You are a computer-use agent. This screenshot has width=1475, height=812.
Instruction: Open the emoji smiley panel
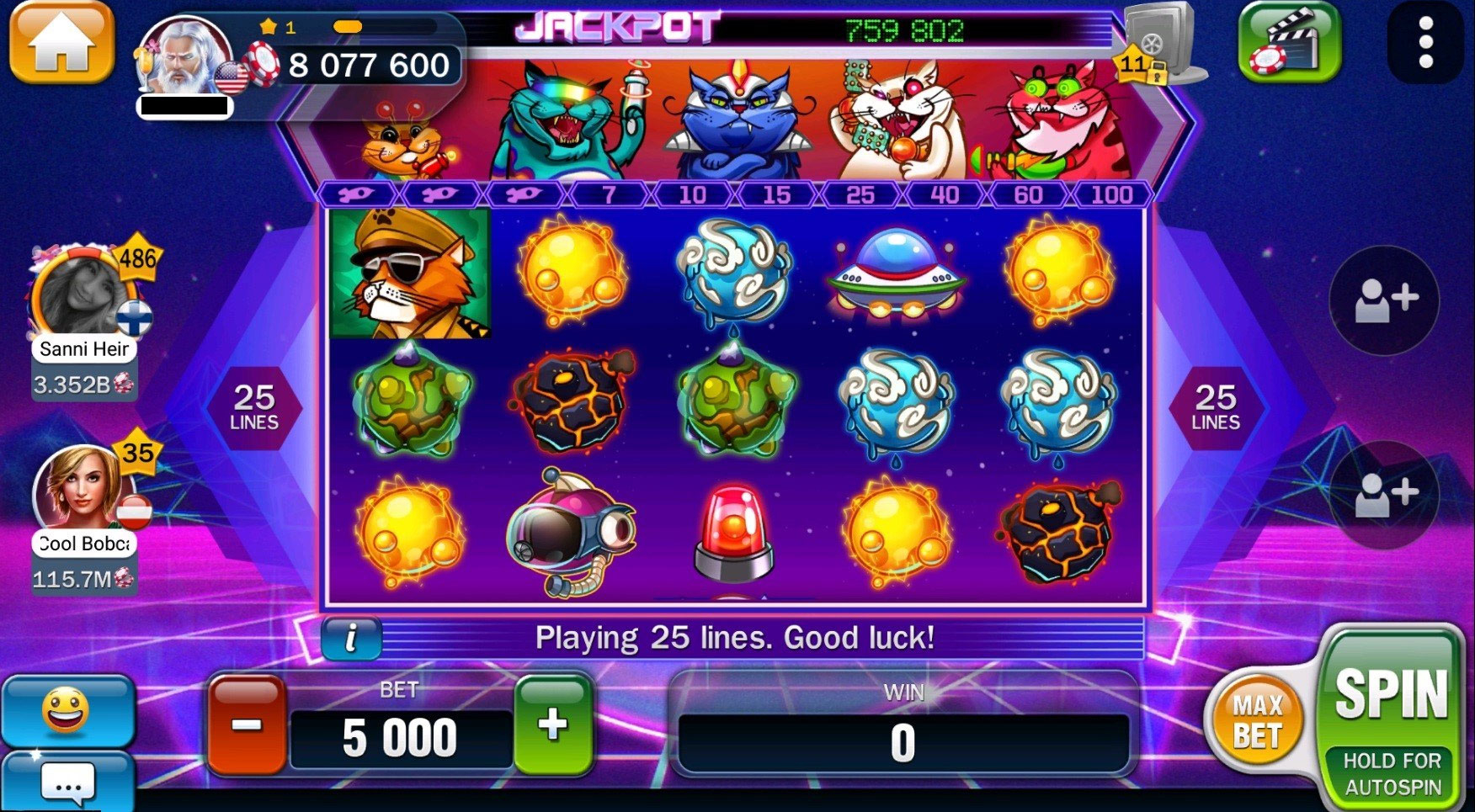coord(66,711)
